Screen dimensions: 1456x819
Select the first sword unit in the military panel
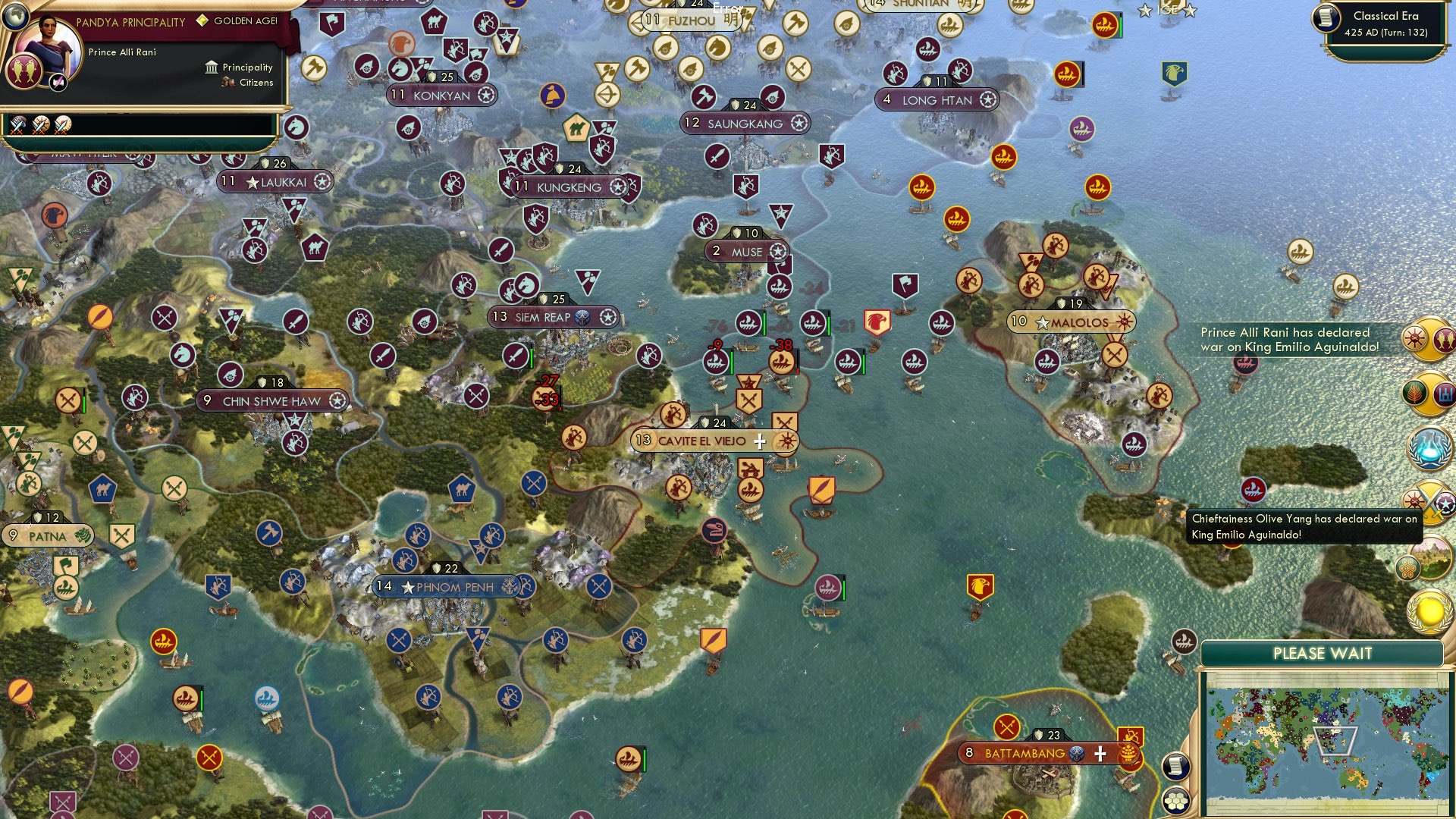tap(16, 126)
